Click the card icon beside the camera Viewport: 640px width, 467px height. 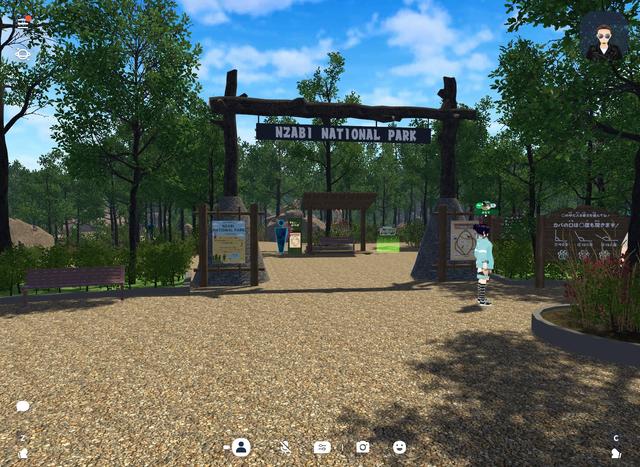322,447
